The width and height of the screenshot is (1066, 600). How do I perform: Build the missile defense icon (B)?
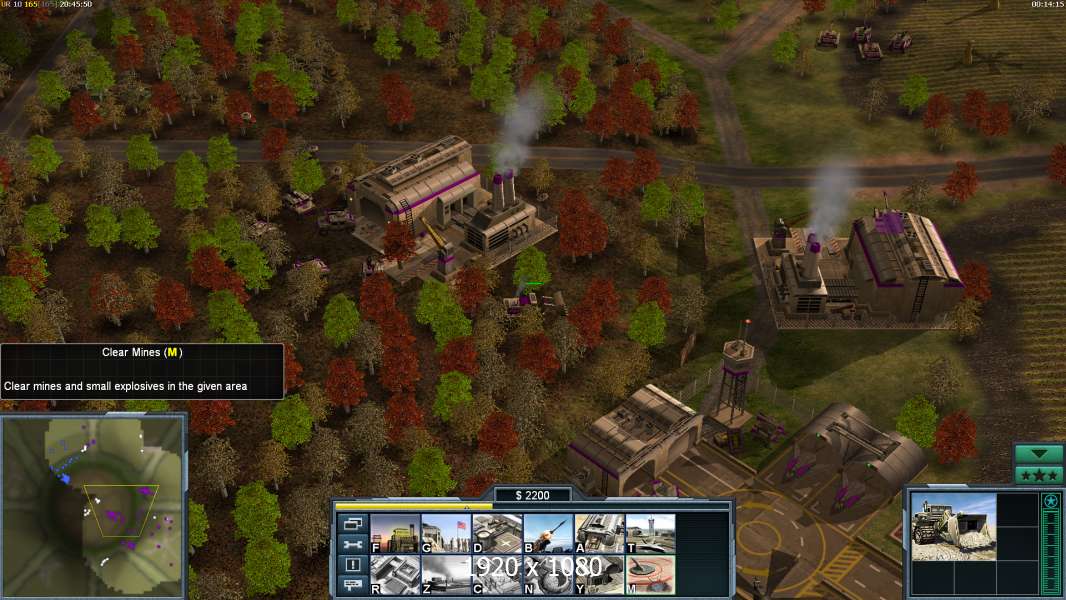click(x=548, y=533)
